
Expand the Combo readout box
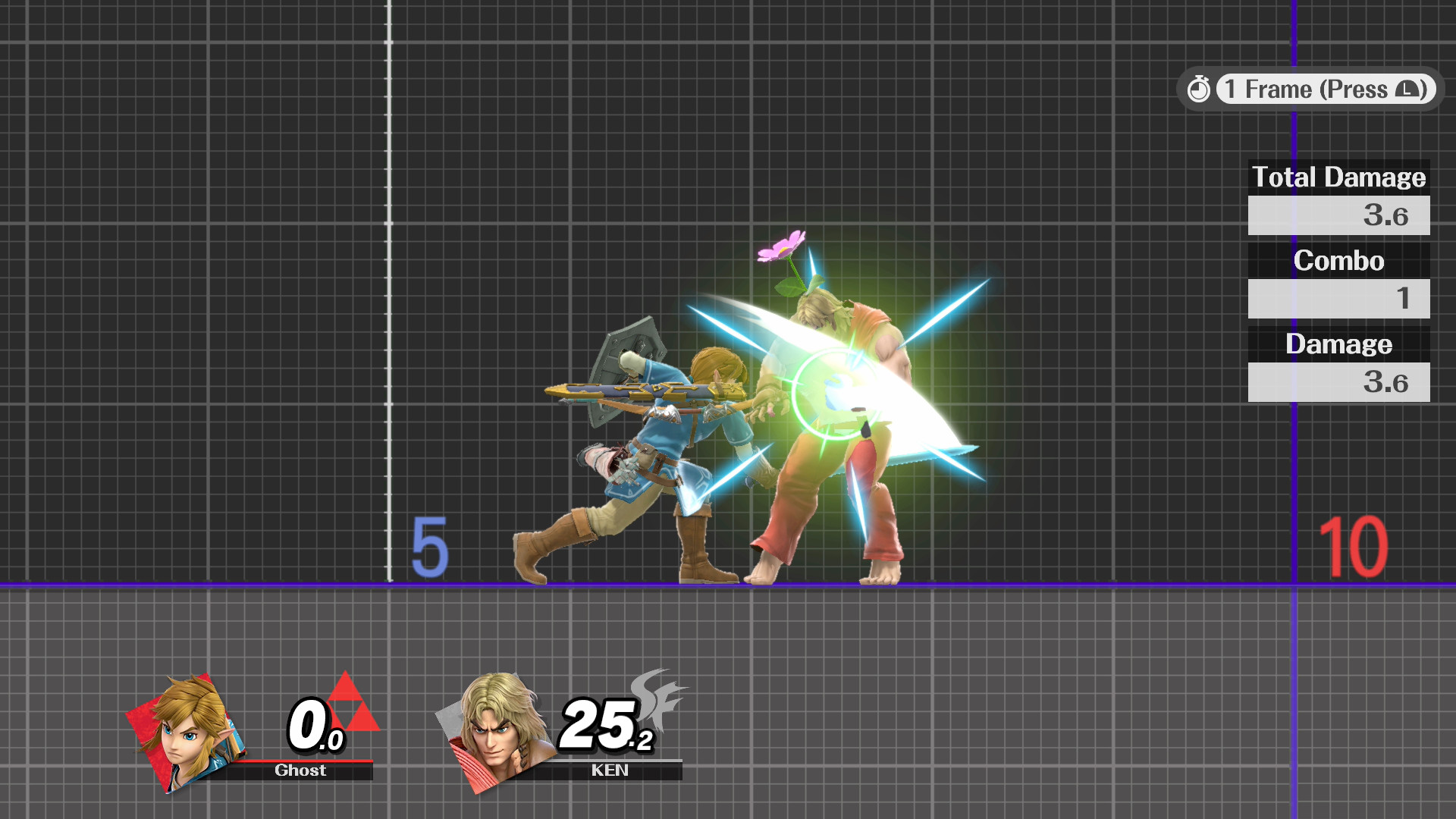coord(1338,300)
